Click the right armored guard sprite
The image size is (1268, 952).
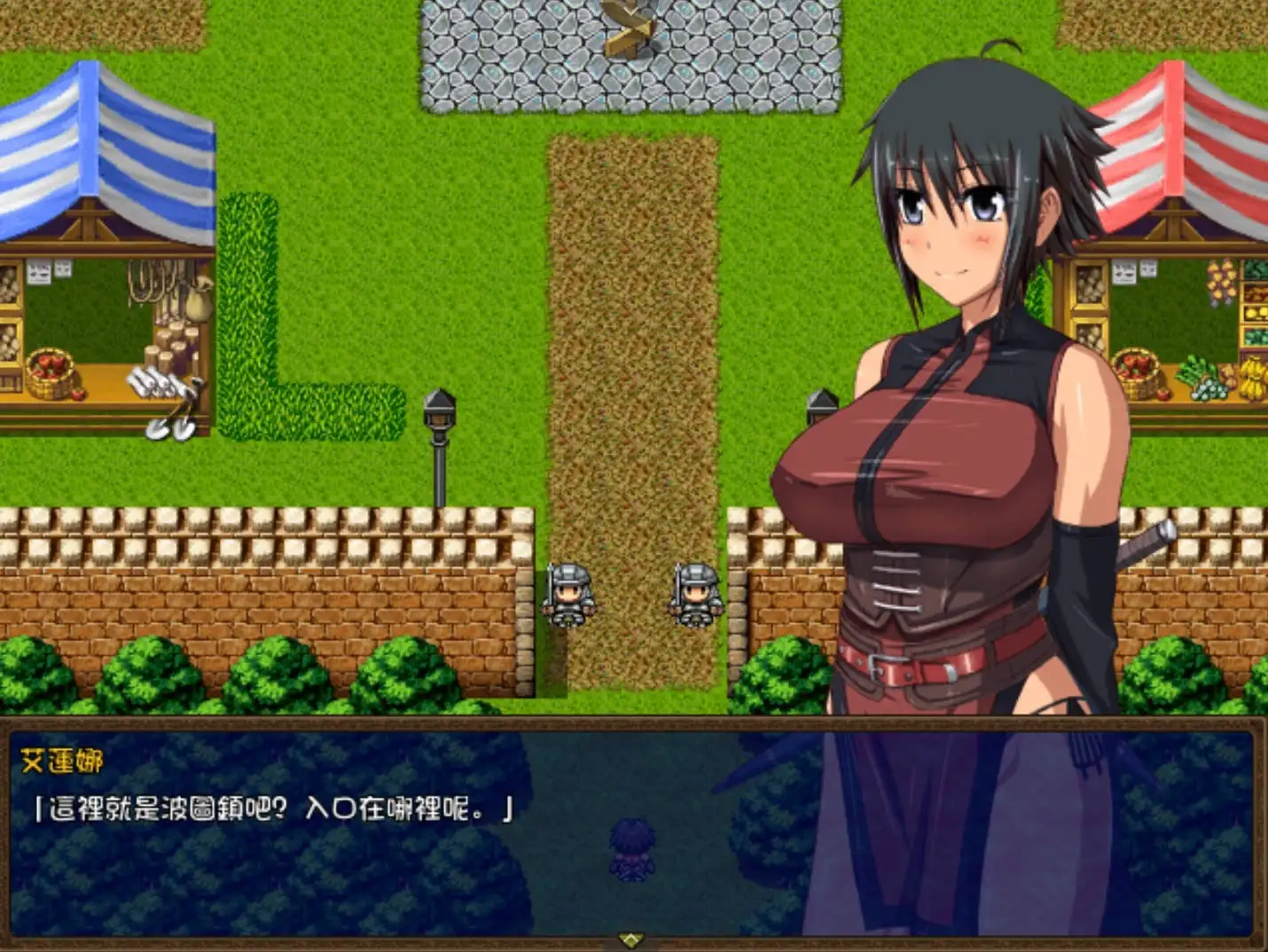pyautogui.click(x=698, y=596)
